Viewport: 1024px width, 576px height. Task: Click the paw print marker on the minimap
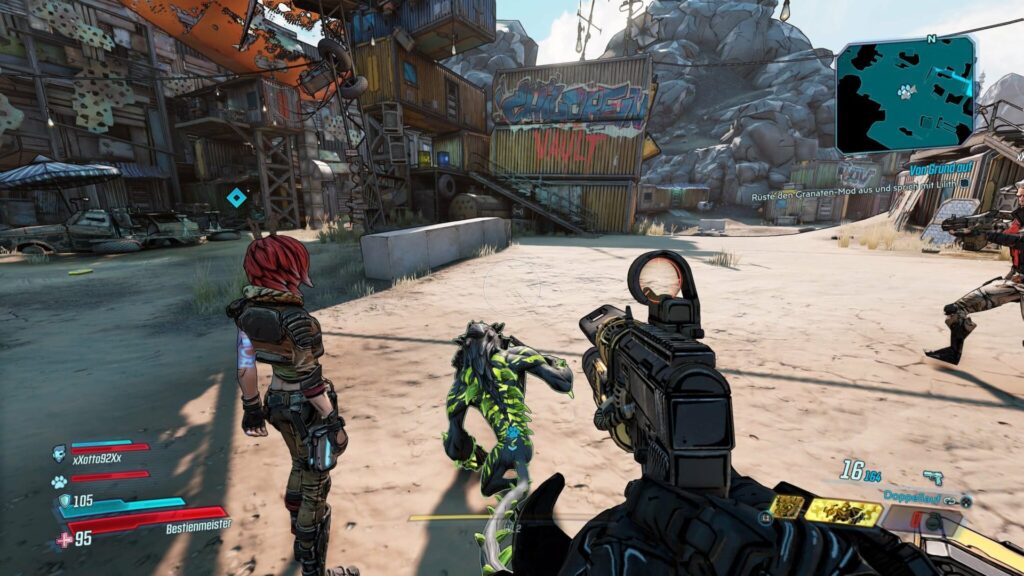tap(906, 91)
